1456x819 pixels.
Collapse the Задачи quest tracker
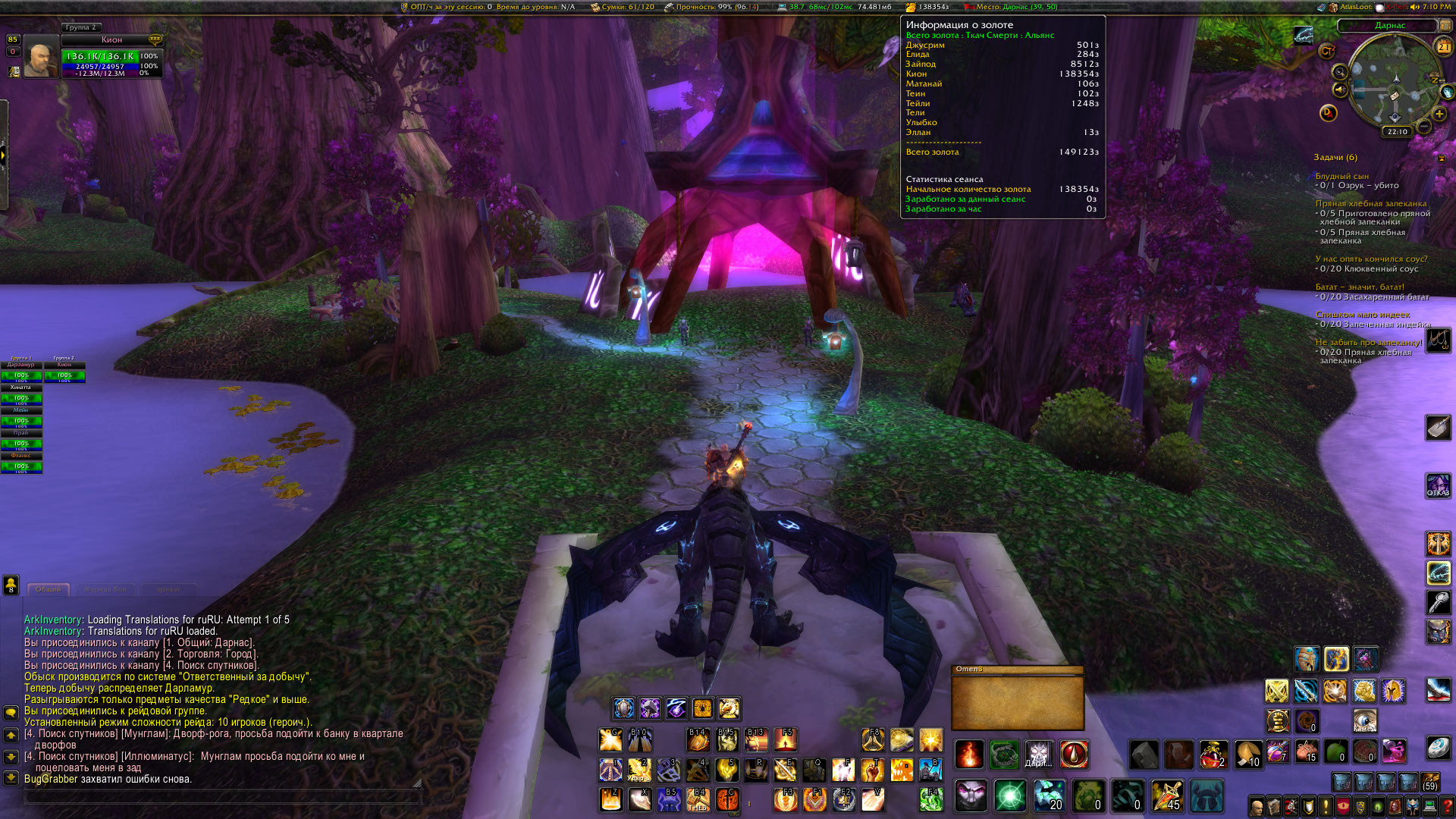tap(1442, 158)
